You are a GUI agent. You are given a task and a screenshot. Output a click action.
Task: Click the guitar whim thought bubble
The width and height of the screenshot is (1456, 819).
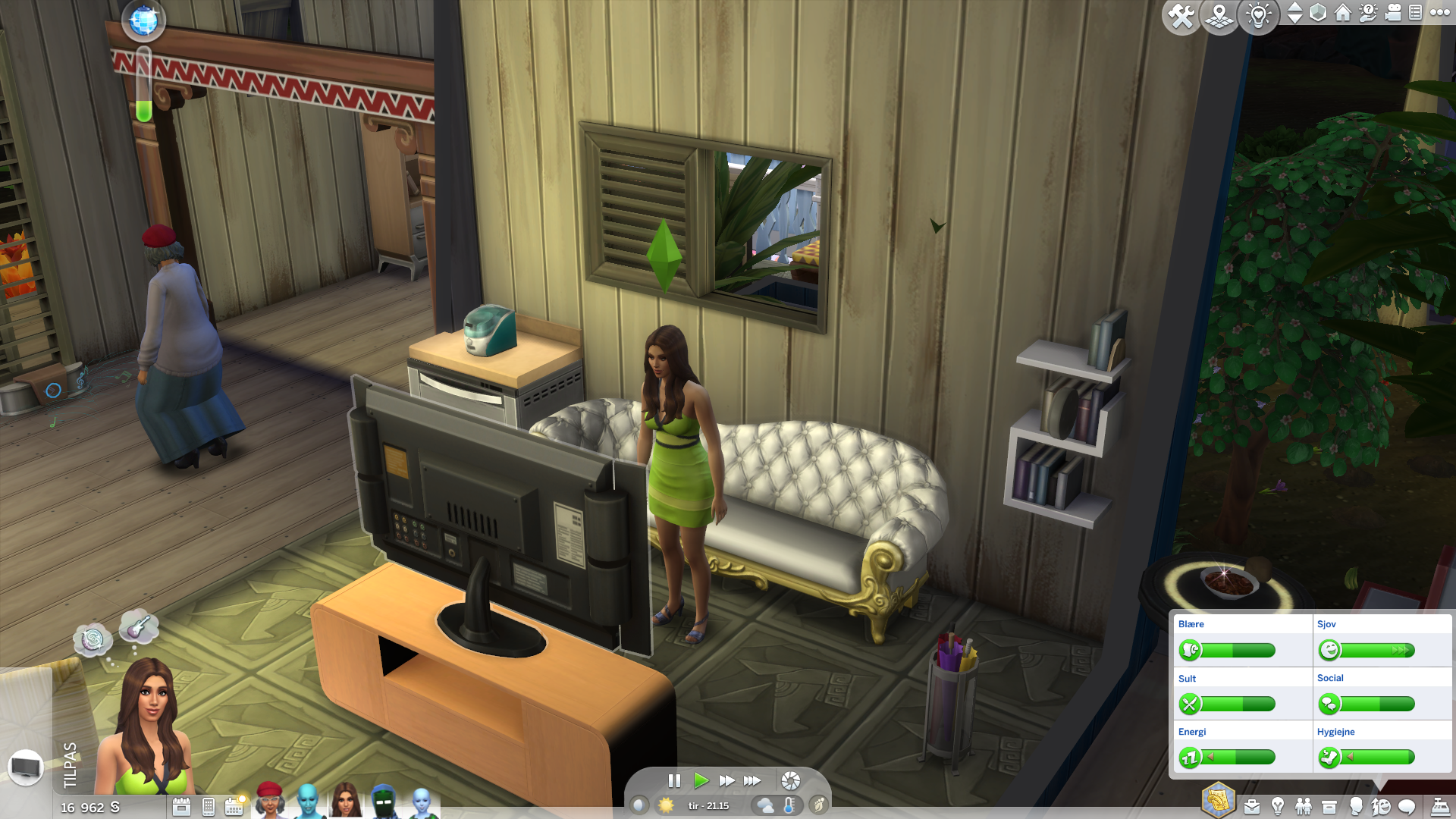point(139,627)
